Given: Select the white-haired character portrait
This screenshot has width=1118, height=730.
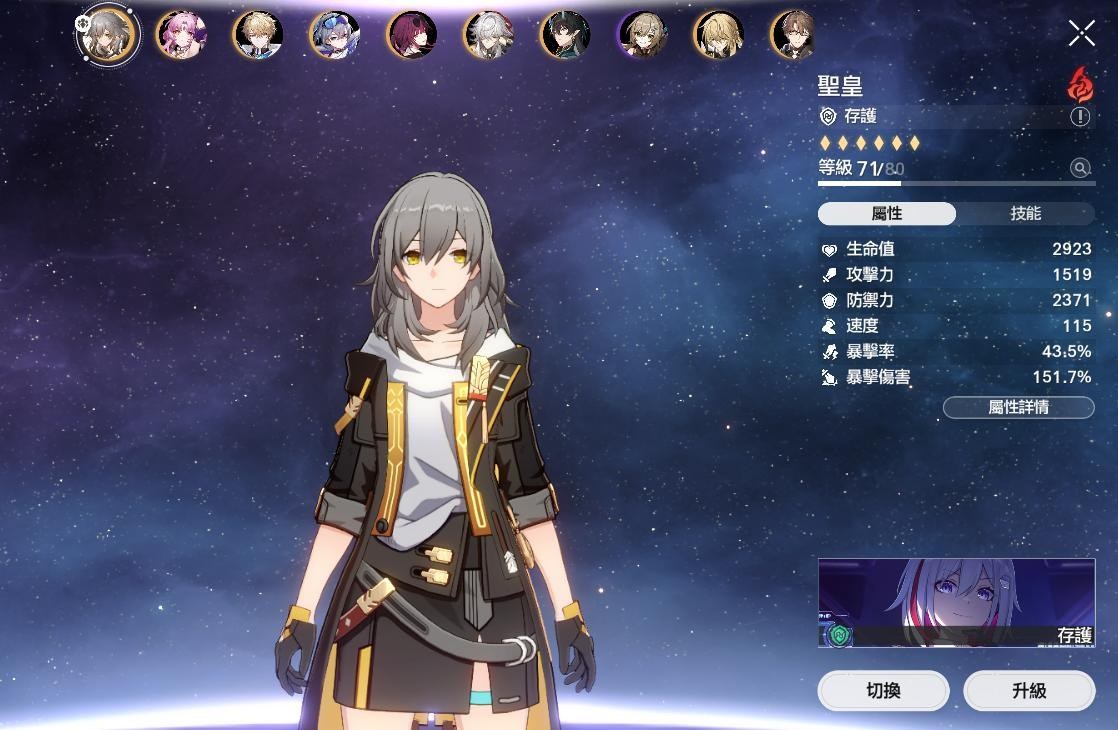Looking at the screenshot, I should coord(489,35).
